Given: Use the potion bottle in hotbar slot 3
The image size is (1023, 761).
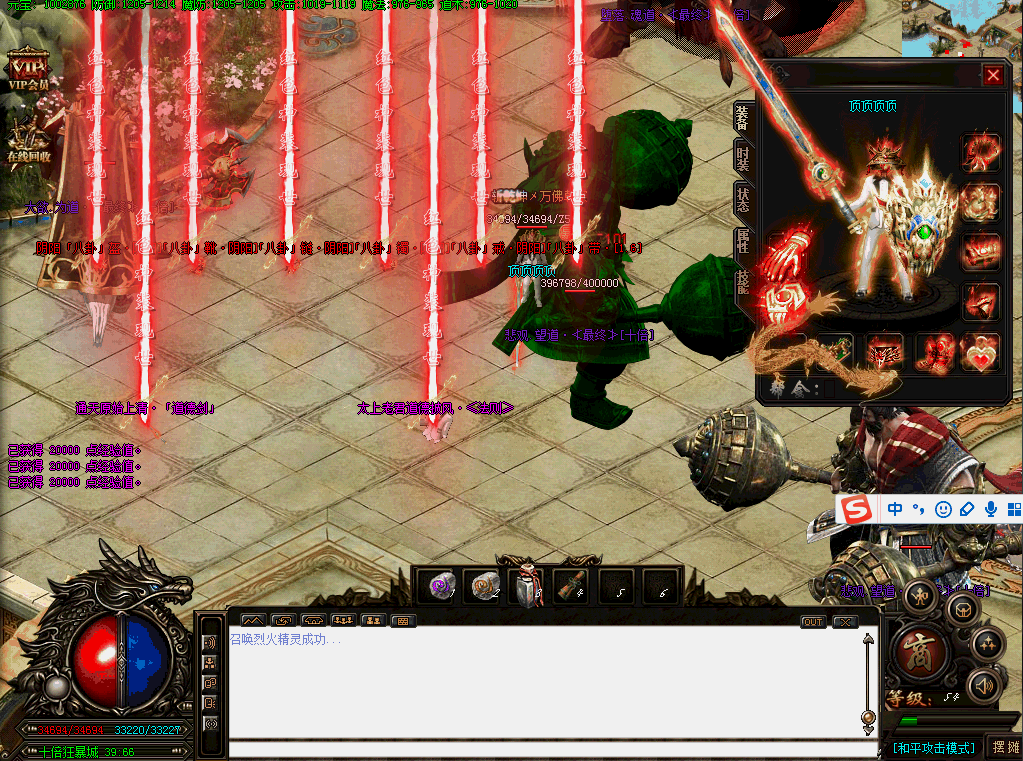Looking at the screenshot, I should (x=529, y=587).
